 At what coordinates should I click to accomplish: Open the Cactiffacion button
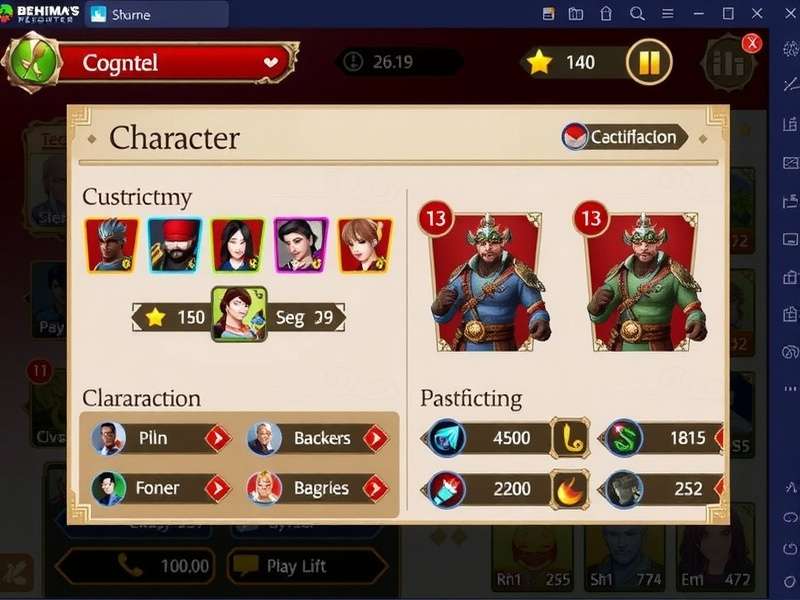625,137
